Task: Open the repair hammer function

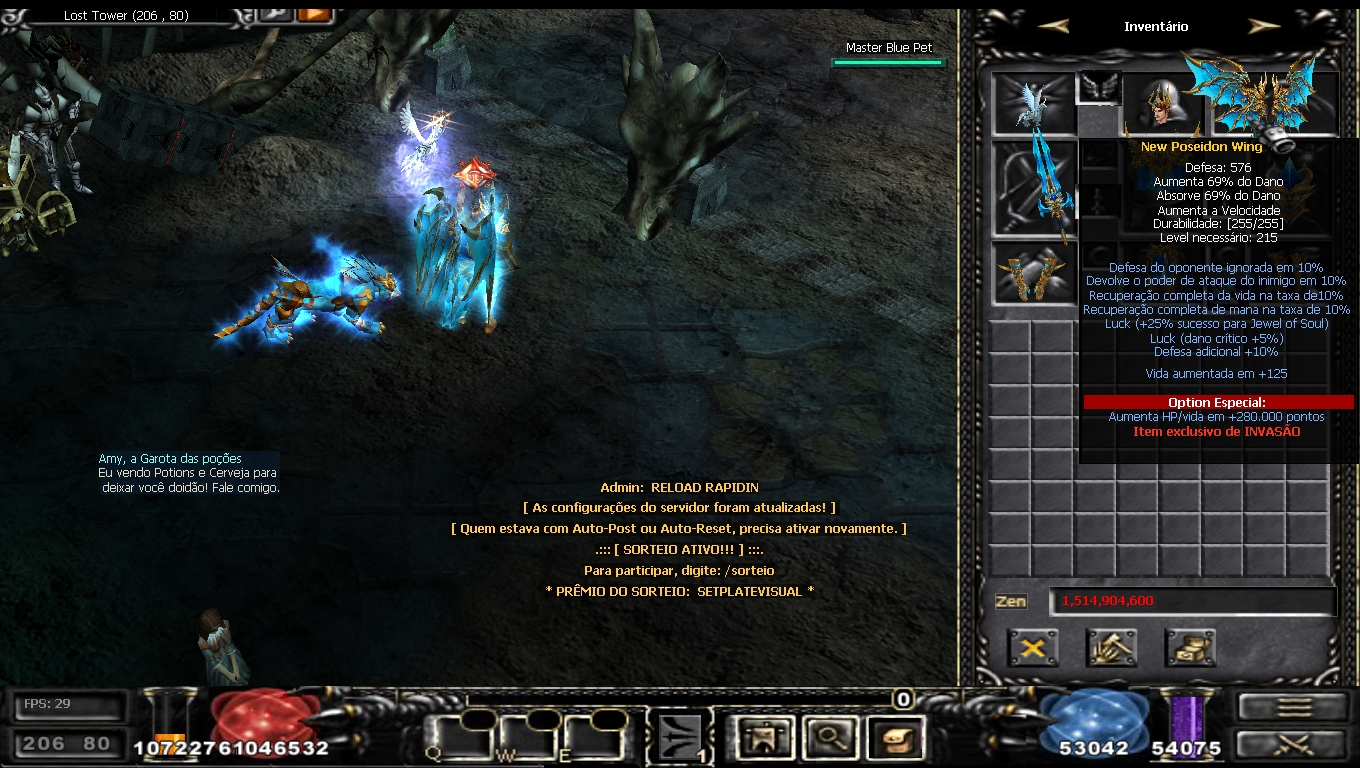Action: point(1111,648)
